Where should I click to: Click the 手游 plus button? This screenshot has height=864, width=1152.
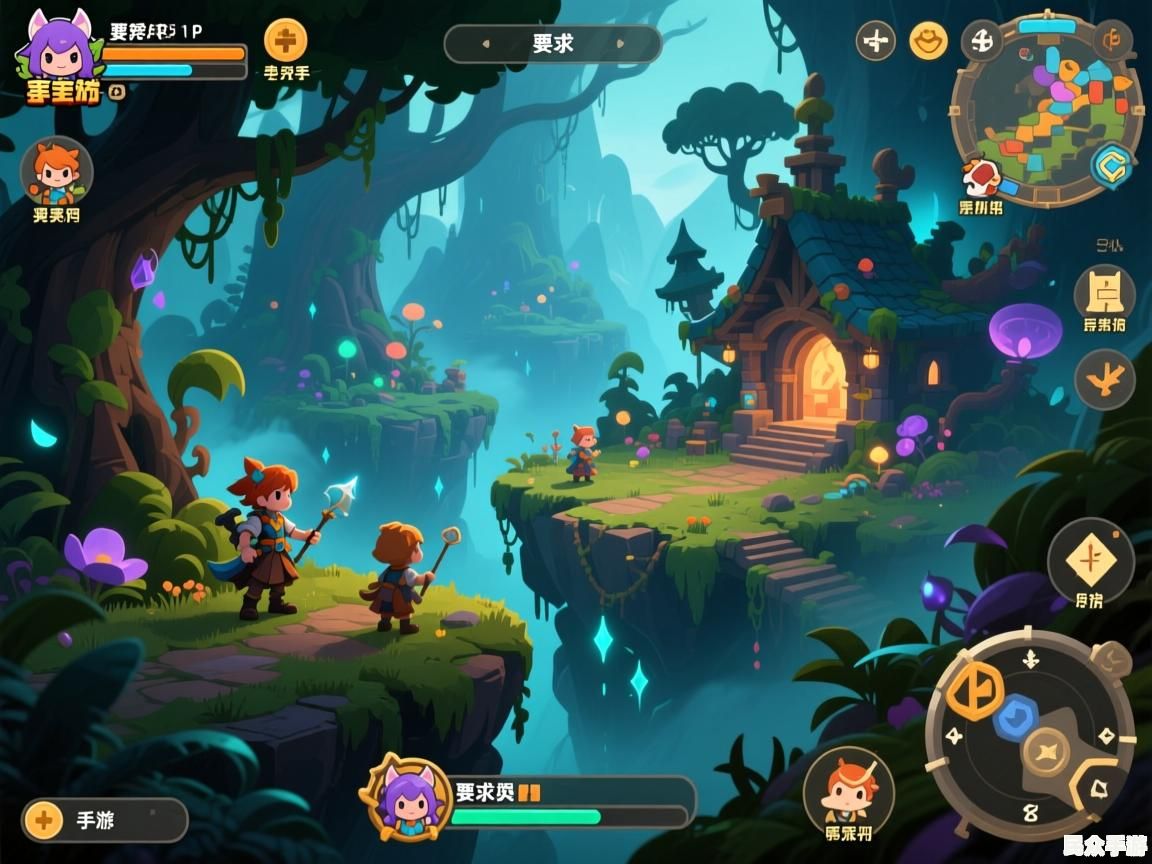(44, 821)
